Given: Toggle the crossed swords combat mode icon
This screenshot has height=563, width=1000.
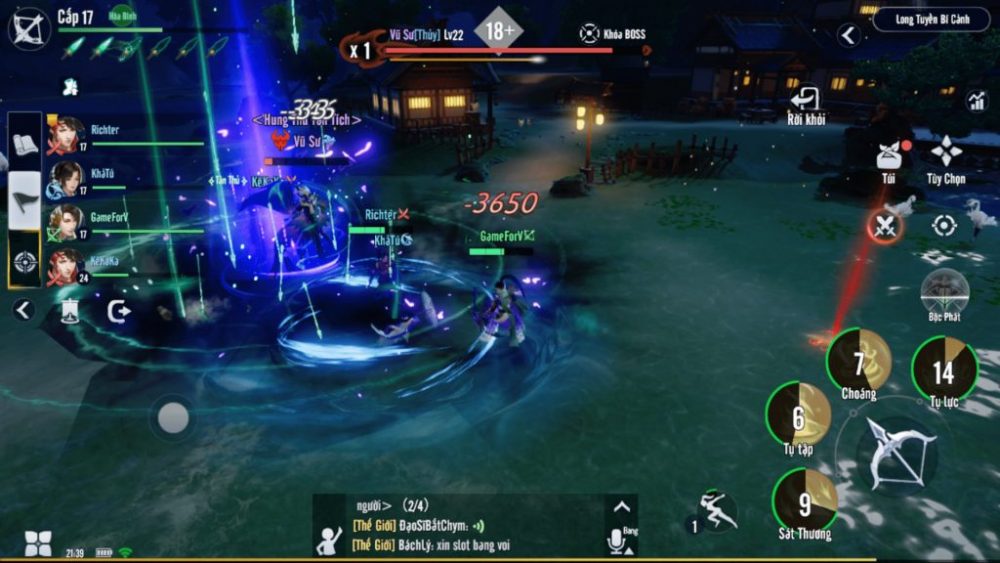Looking at the screenshot, I should 884,227.
